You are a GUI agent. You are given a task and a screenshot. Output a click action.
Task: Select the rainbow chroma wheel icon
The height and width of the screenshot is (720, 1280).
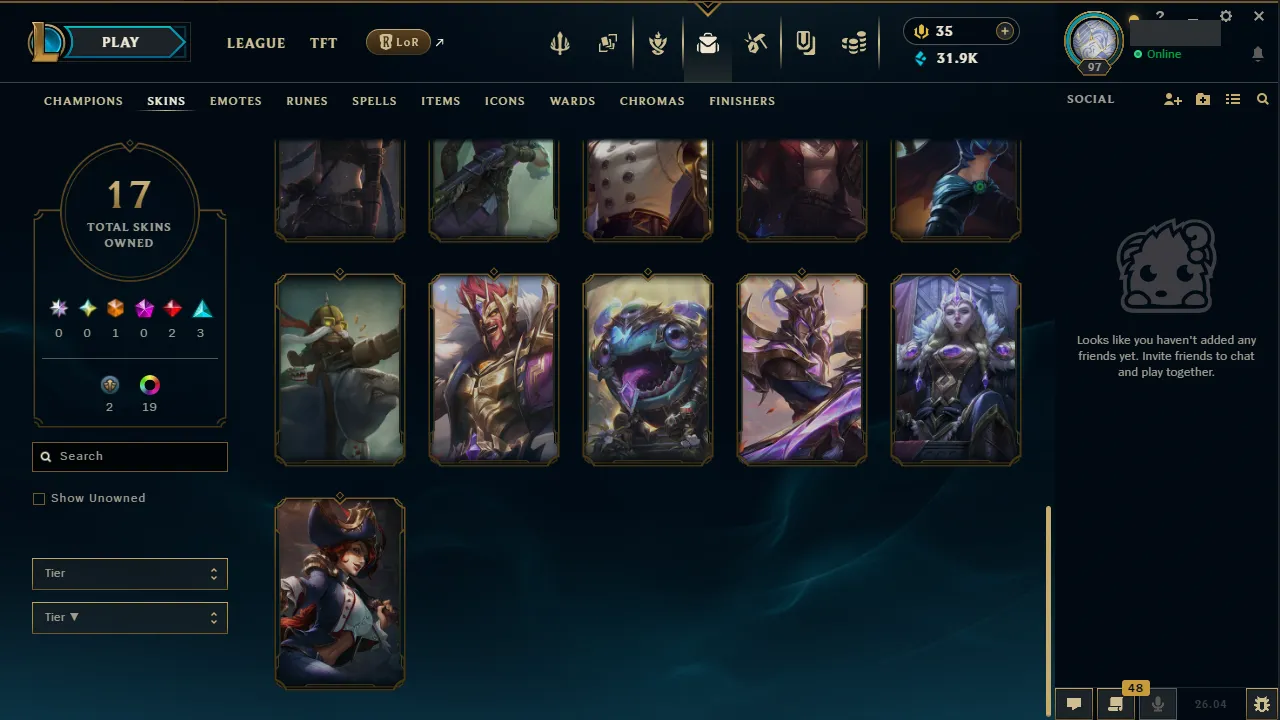coord(149,384)
